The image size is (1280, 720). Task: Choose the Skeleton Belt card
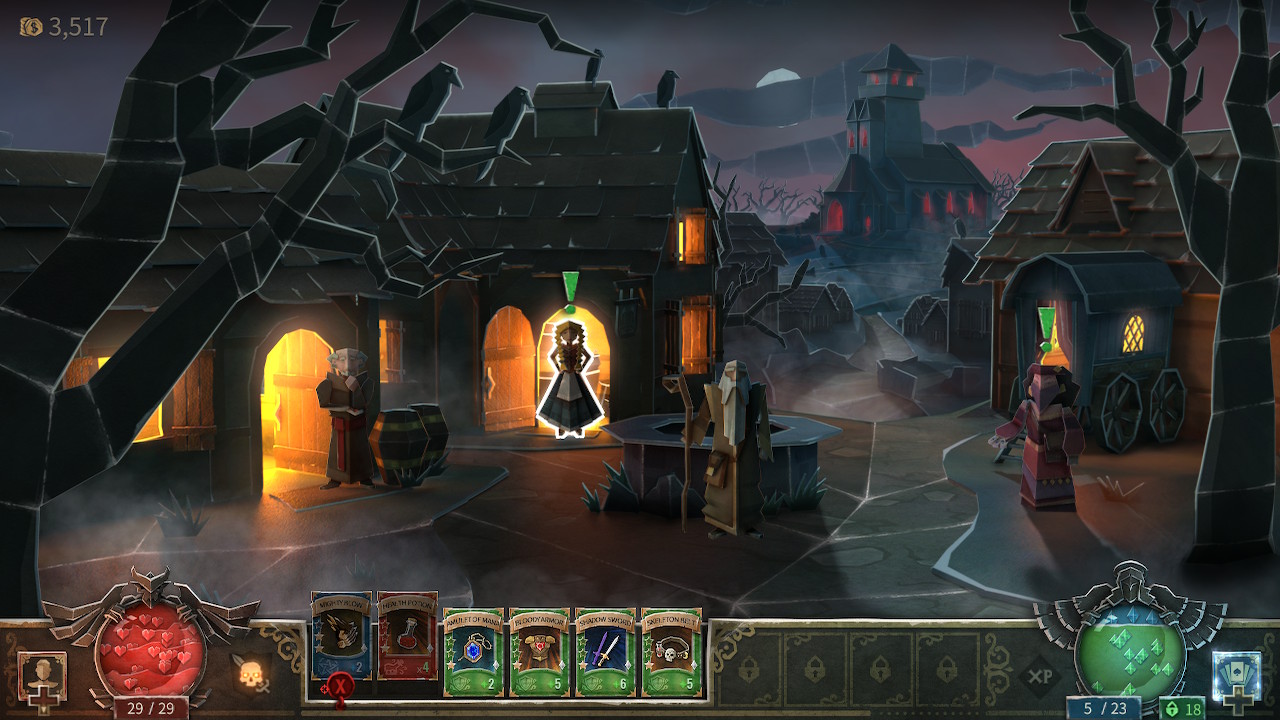point(671,652)
